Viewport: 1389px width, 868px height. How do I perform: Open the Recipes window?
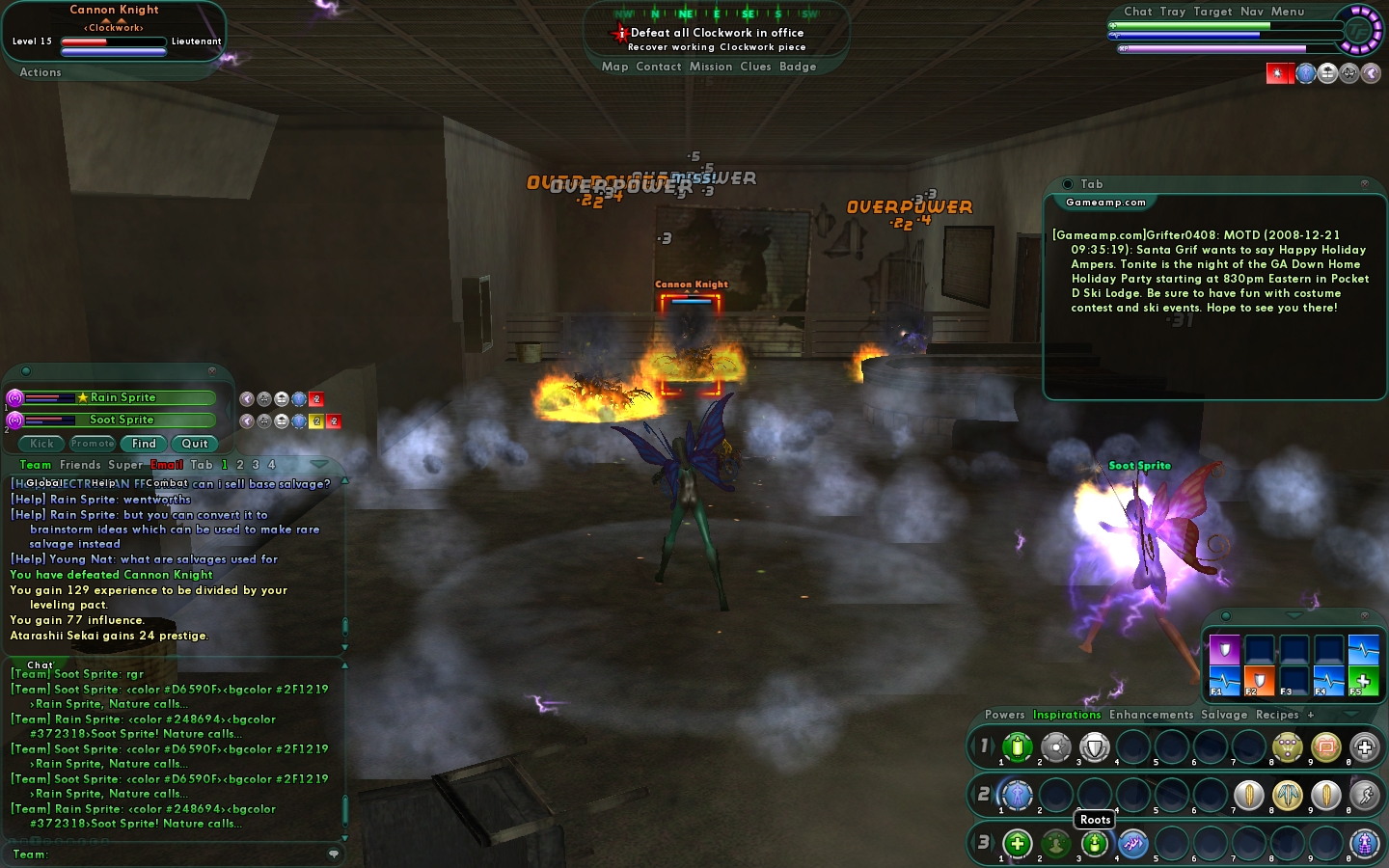point(1277,715)
